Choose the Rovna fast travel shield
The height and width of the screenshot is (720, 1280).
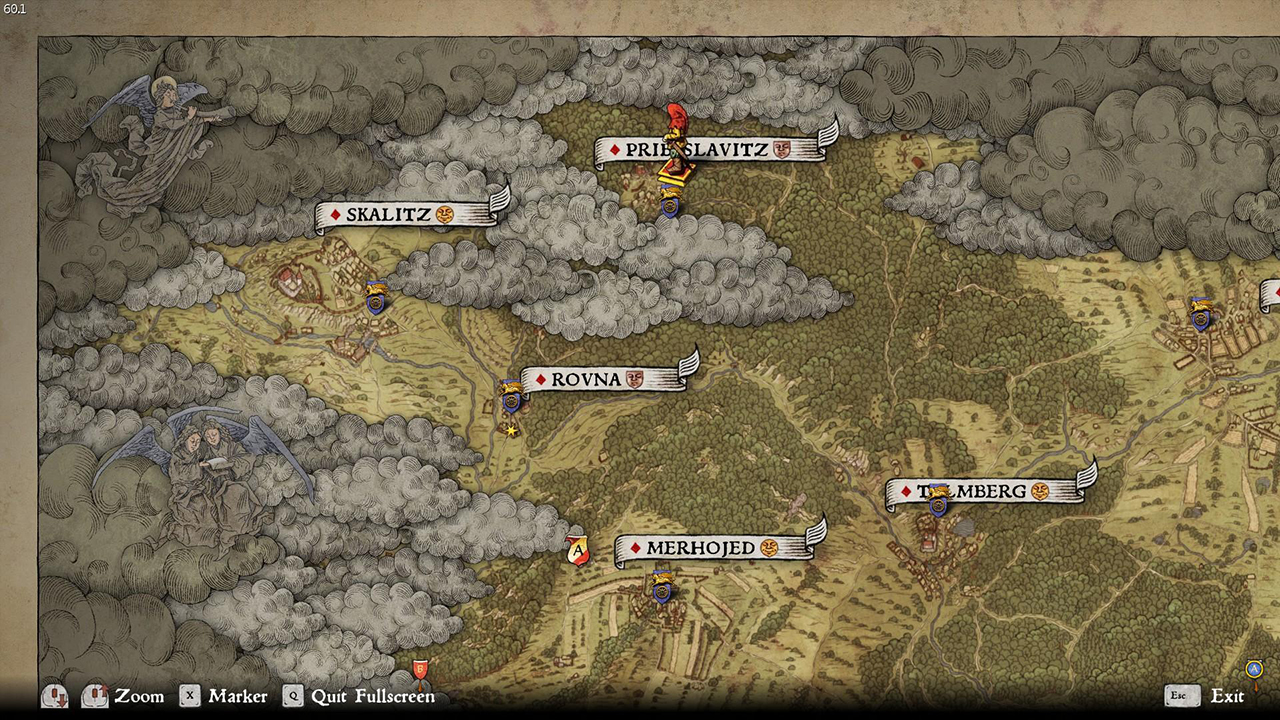coord(512,397)
